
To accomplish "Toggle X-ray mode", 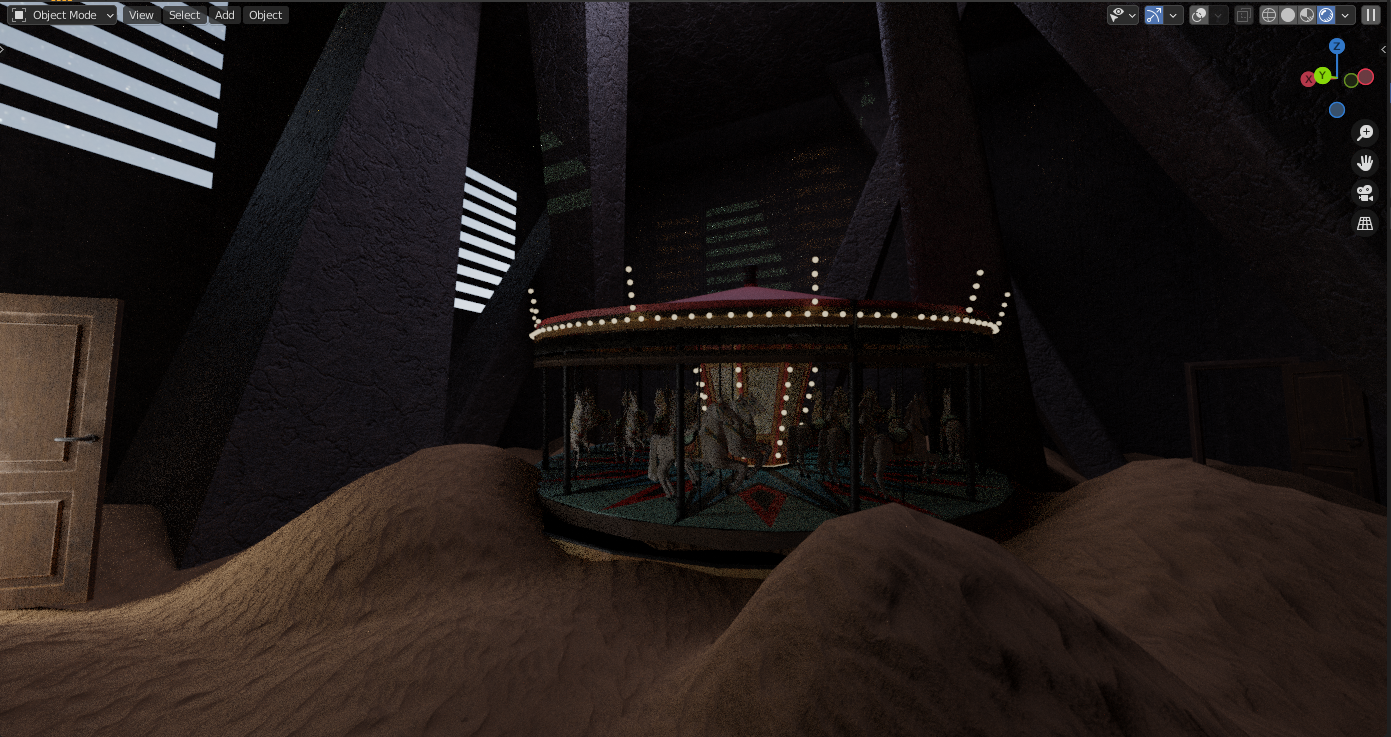I will tap(1243, 15).
